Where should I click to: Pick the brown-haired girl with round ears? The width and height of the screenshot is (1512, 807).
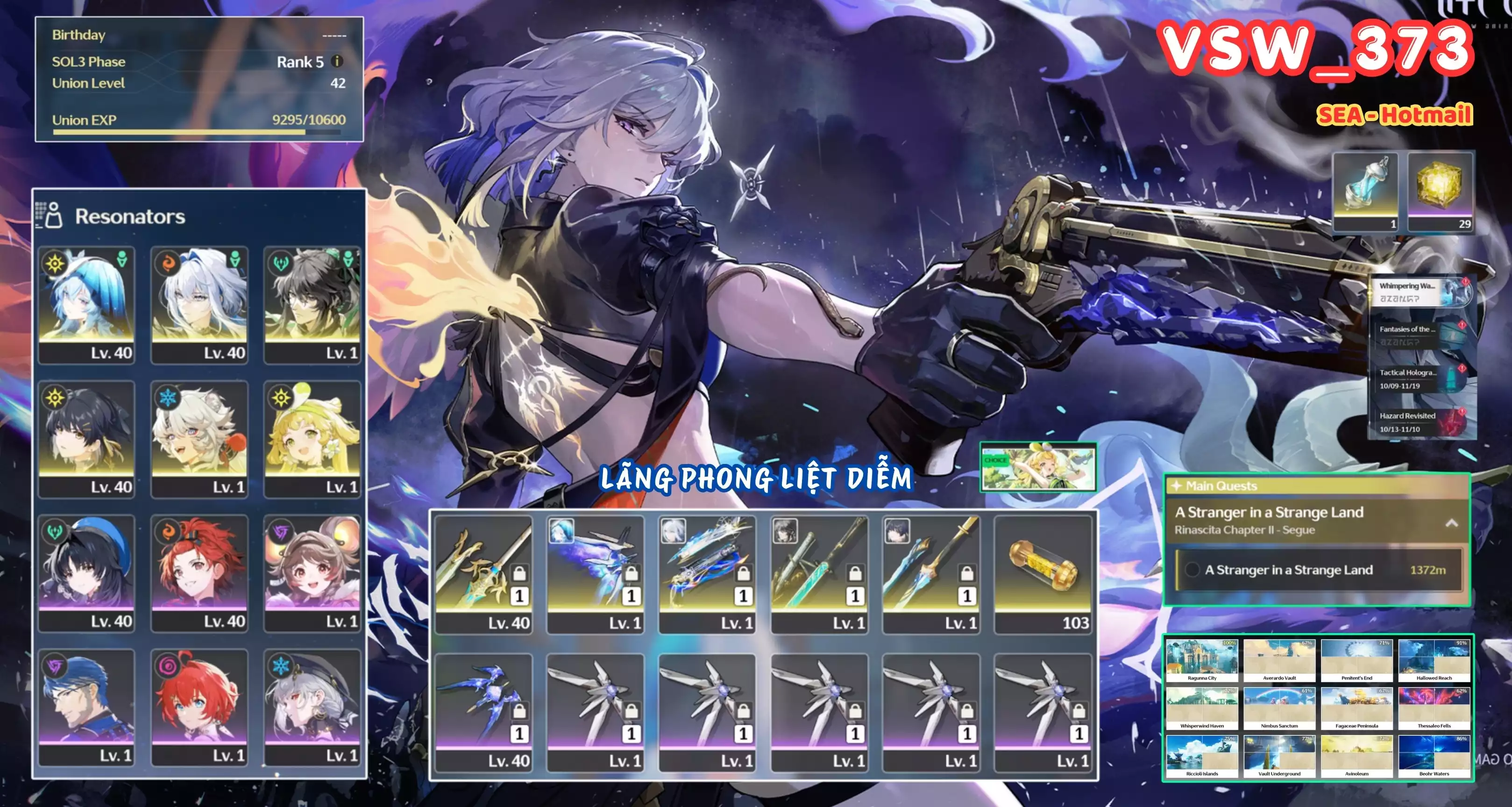[312, 572]
